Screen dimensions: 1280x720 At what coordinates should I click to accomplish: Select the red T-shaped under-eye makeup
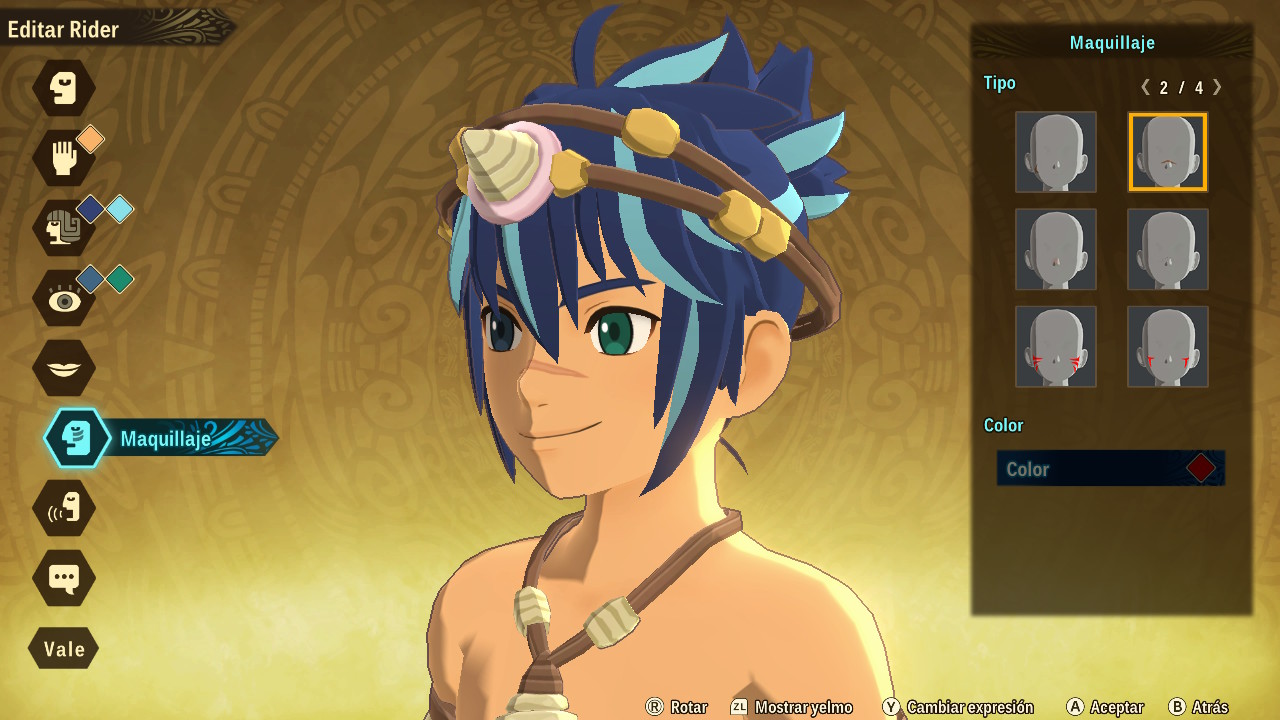tap(1168, 346)
